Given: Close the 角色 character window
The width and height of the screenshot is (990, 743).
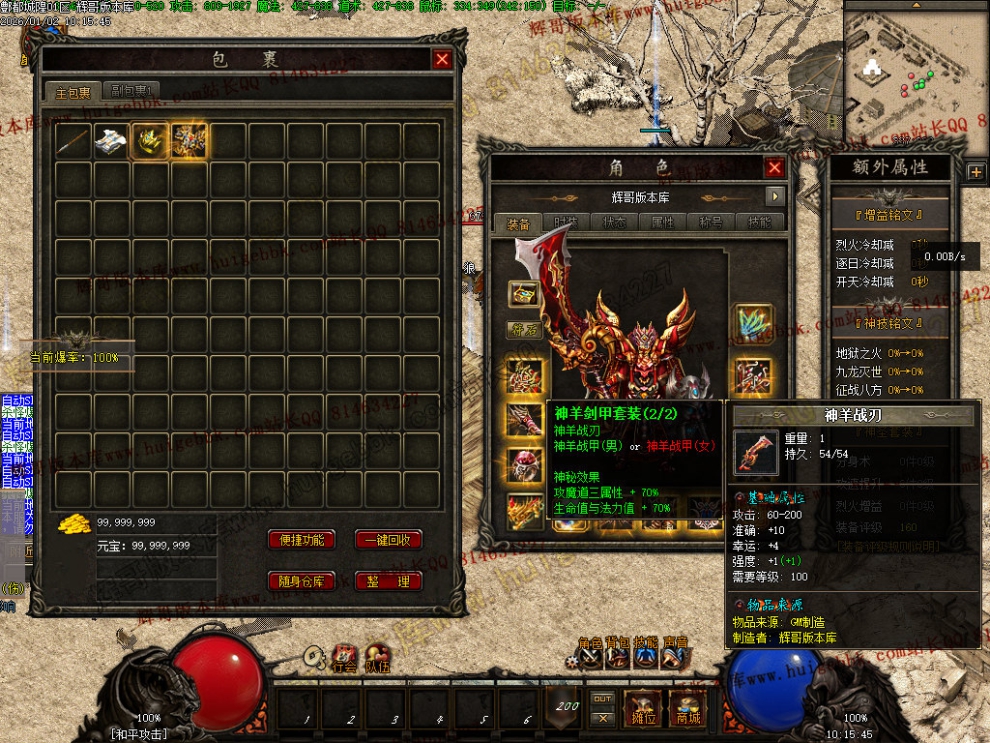Looking at the screenshot, I should coord(774,167).
